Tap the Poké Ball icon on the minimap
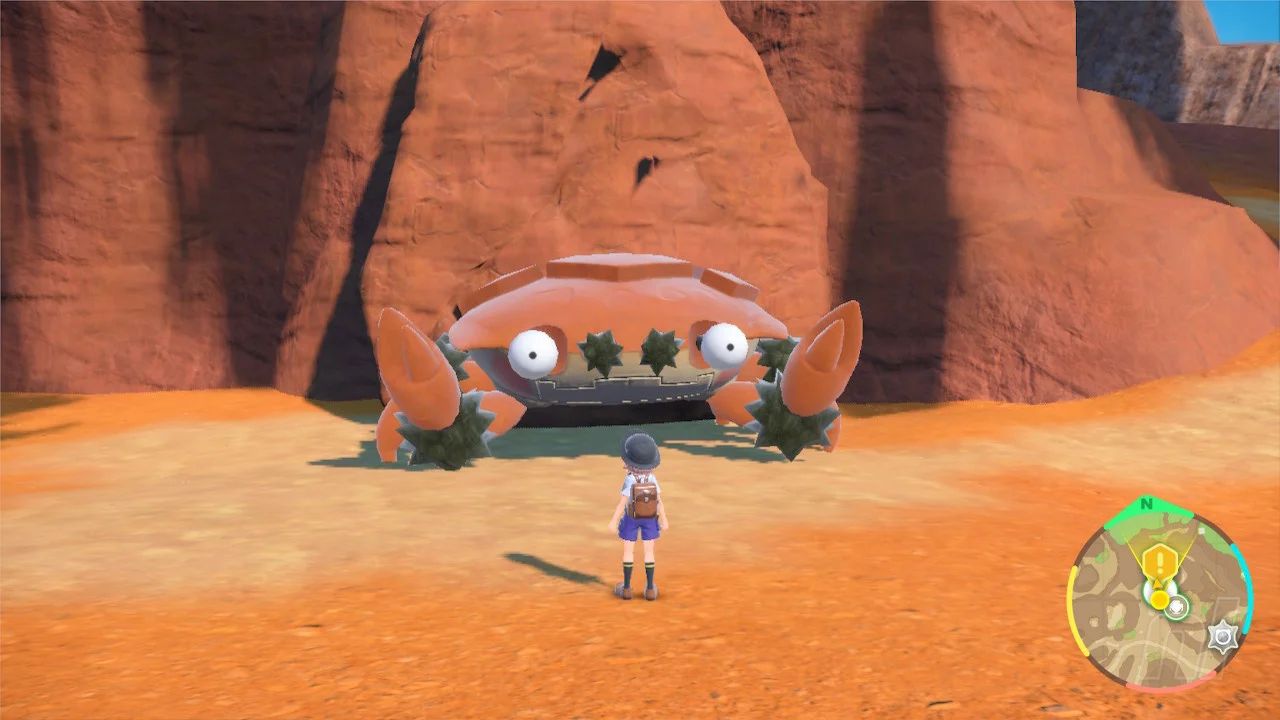This screenshot has width=1280, height=720. coord(1176,606)
